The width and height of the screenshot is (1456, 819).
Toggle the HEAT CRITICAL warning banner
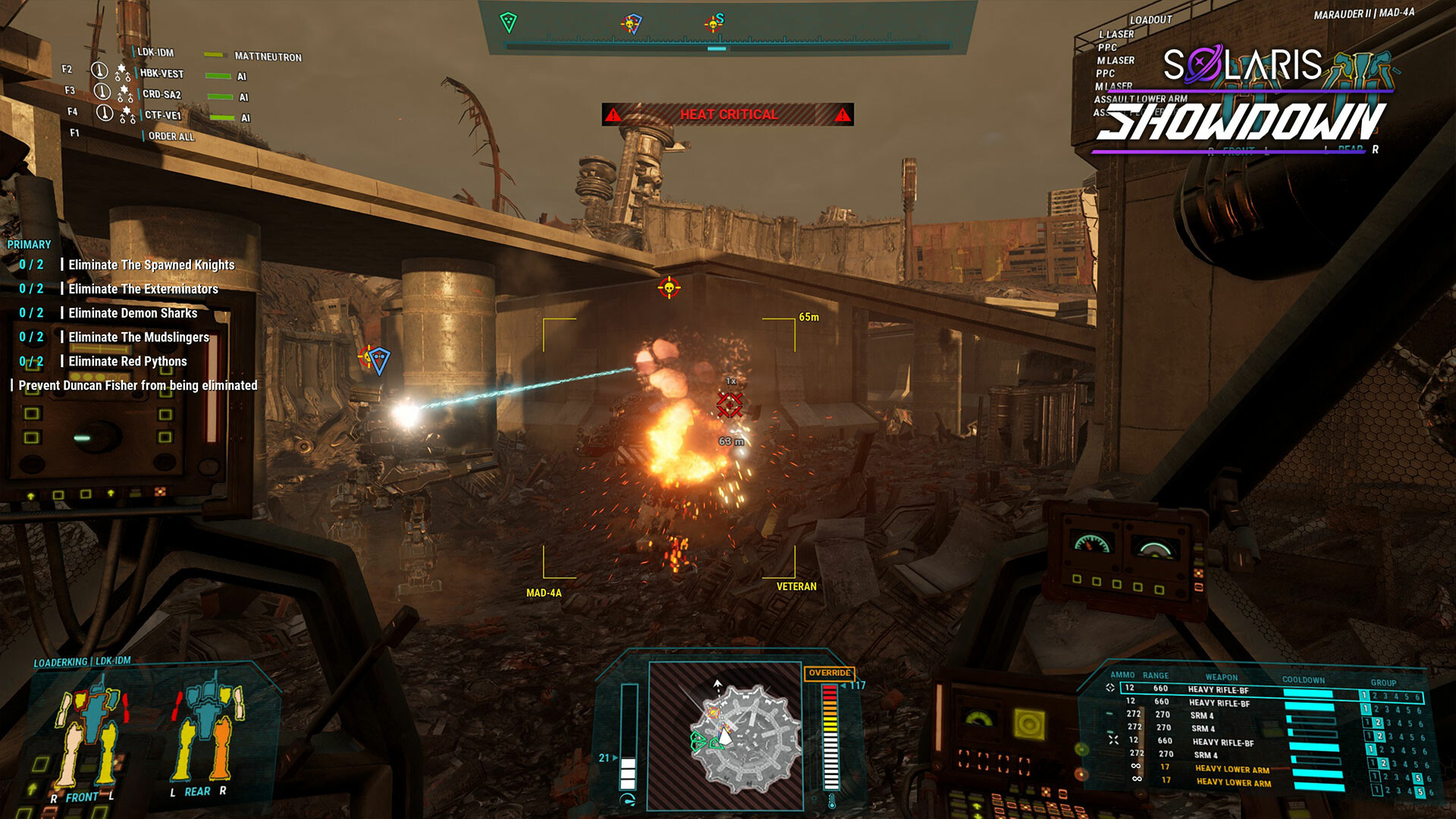pos(728,115)
